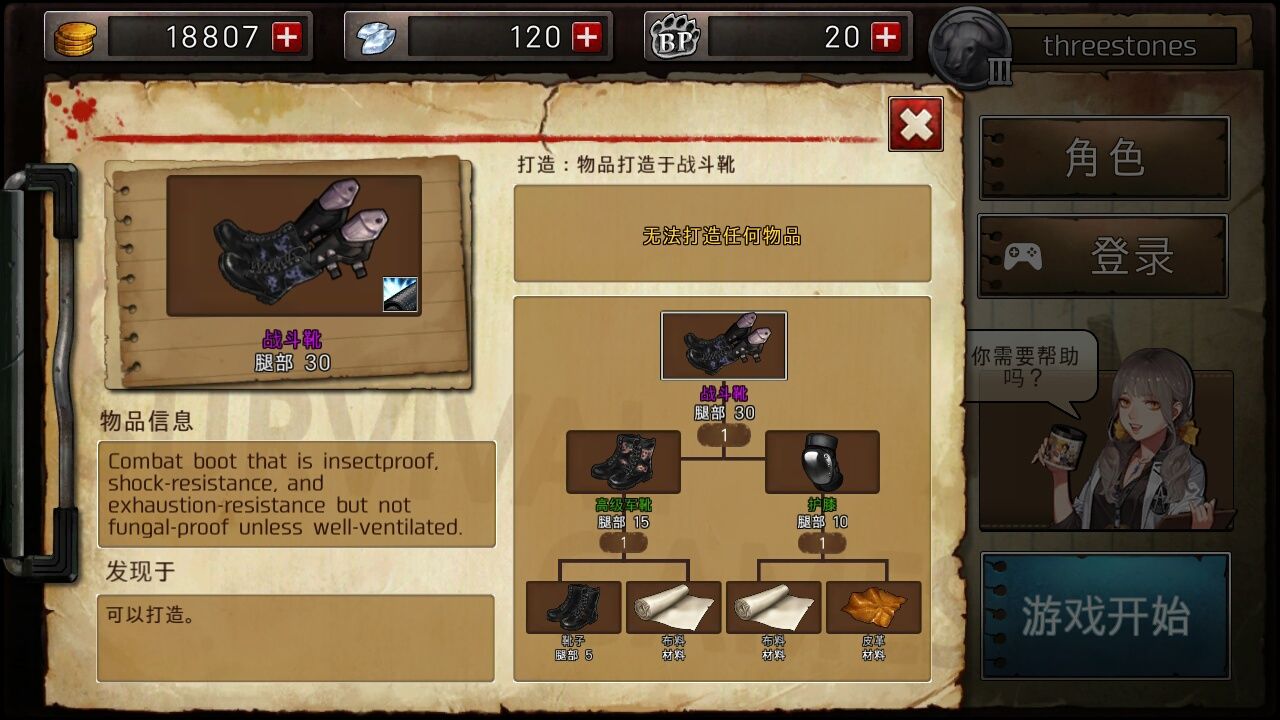Viewport: 1280px width, 720px height.
Task: Click the 皮革 leather material icon
Action: 874,605
